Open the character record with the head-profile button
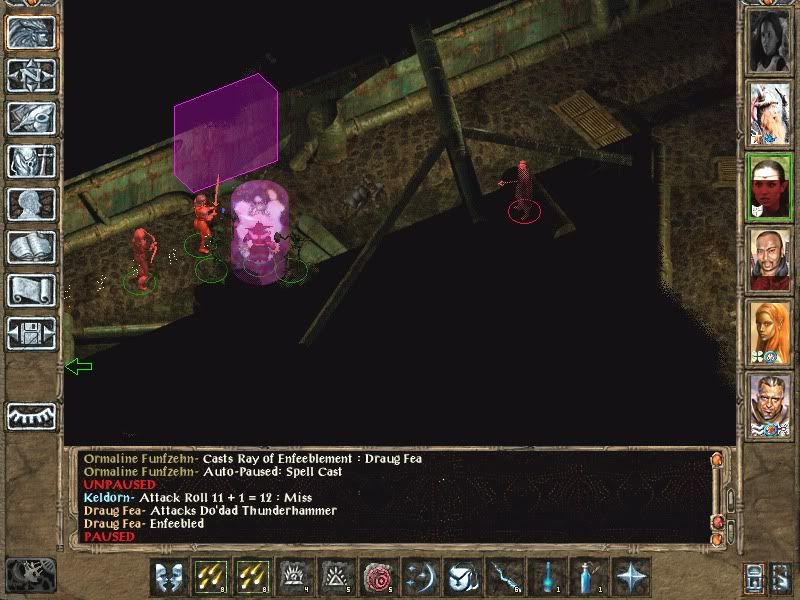Screen dimensions: 800x600 (x=31, y=204)
